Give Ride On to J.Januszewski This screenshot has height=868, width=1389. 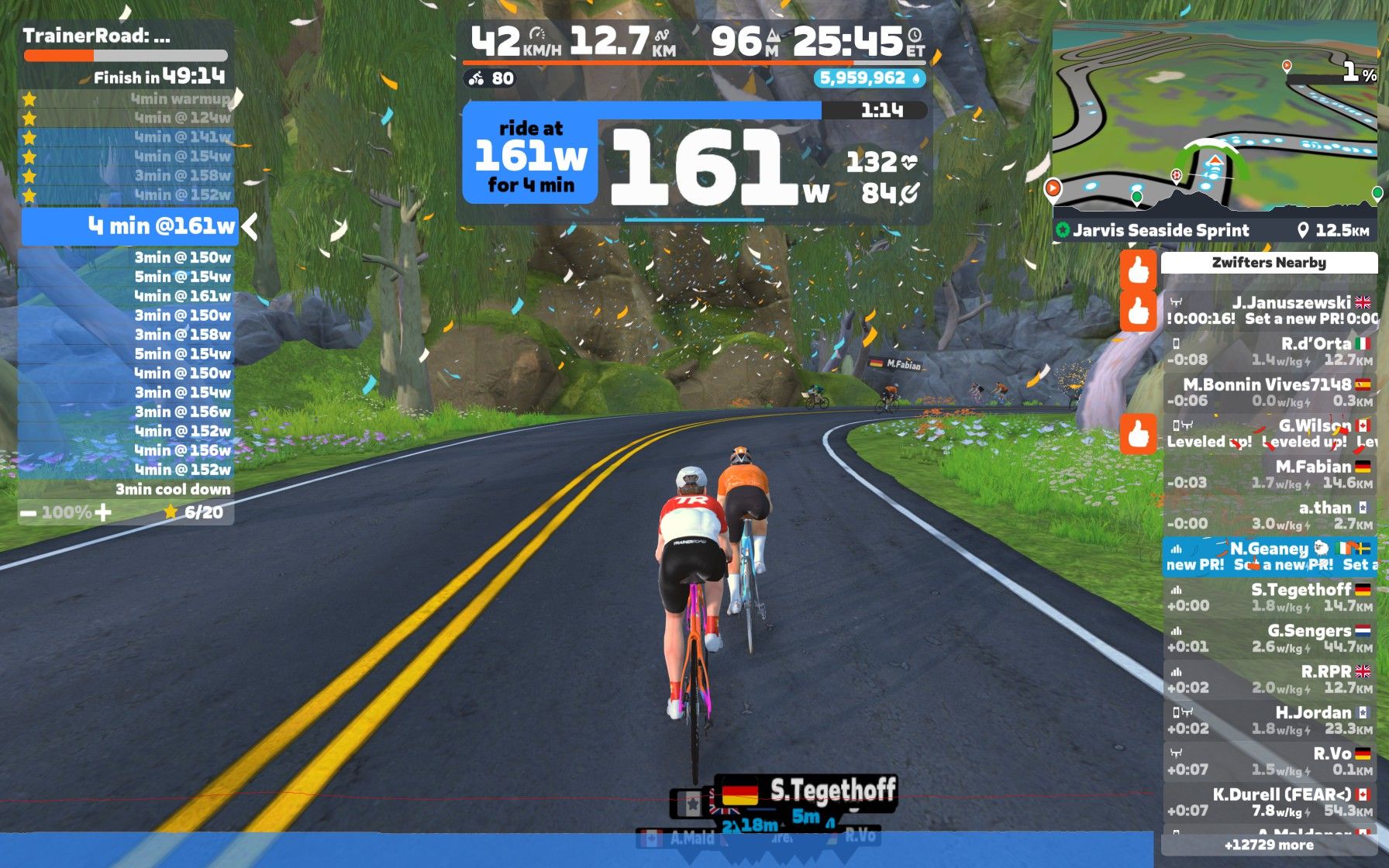[1138, 312]
